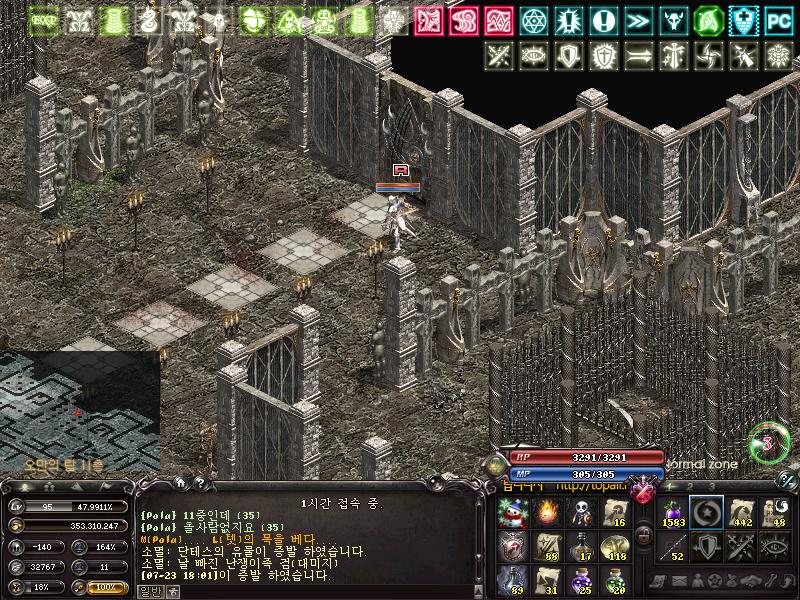Open the minimap of the tower floor
The image size is (800, 600).
point(78,410)
